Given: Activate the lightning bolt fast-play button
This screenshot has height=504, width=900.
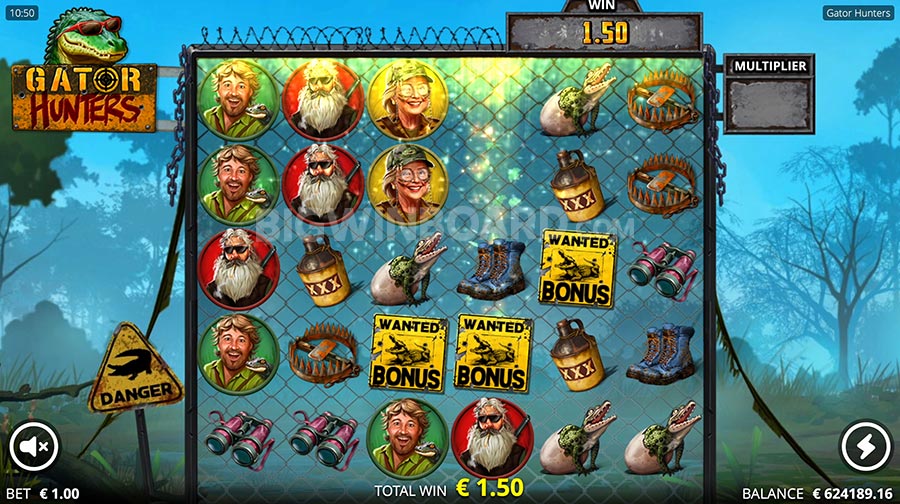Looking at the screenshot, I should pyautogui.click(x=865, y=447).
